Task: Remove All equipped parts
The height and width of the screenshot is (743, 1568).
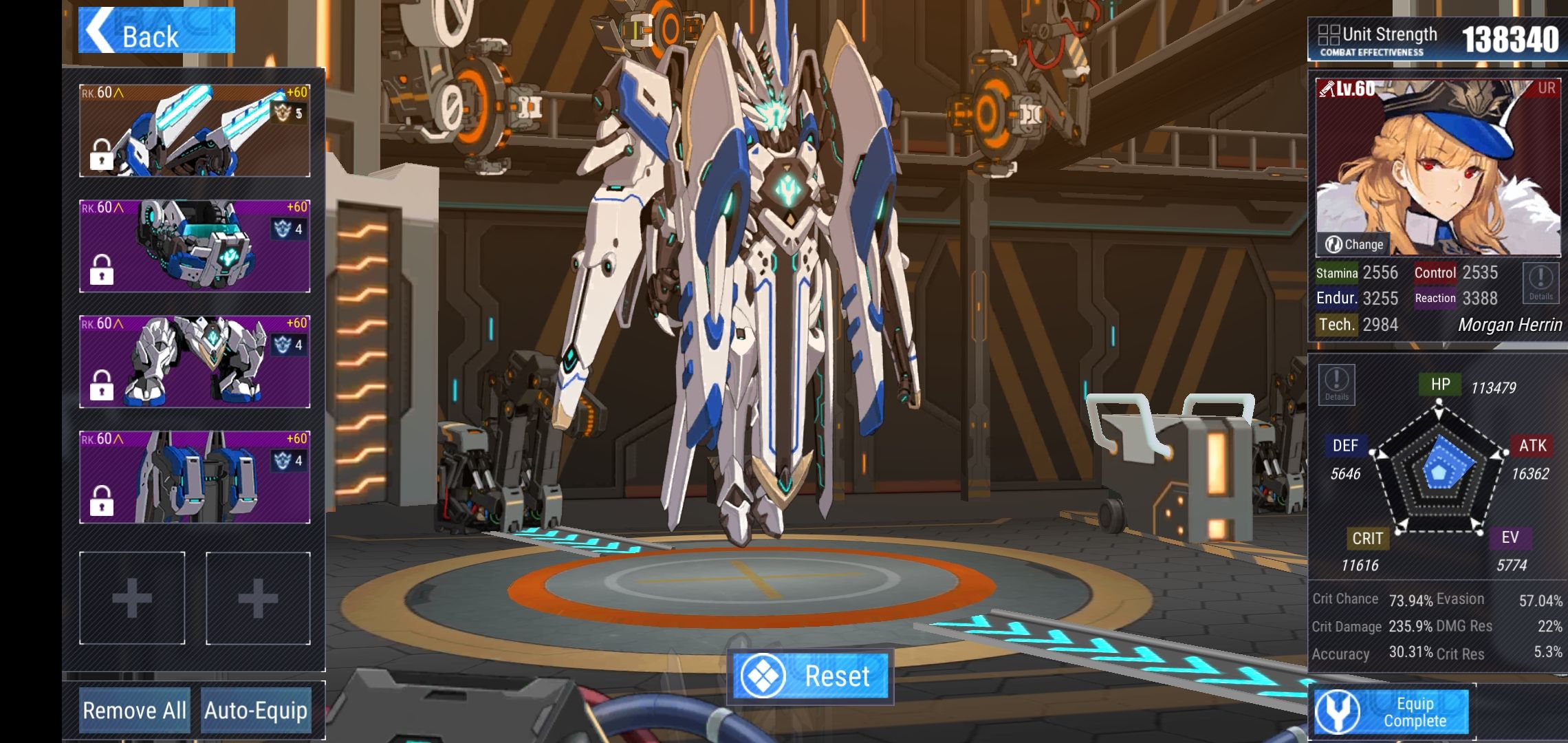Action: (134, 710)
